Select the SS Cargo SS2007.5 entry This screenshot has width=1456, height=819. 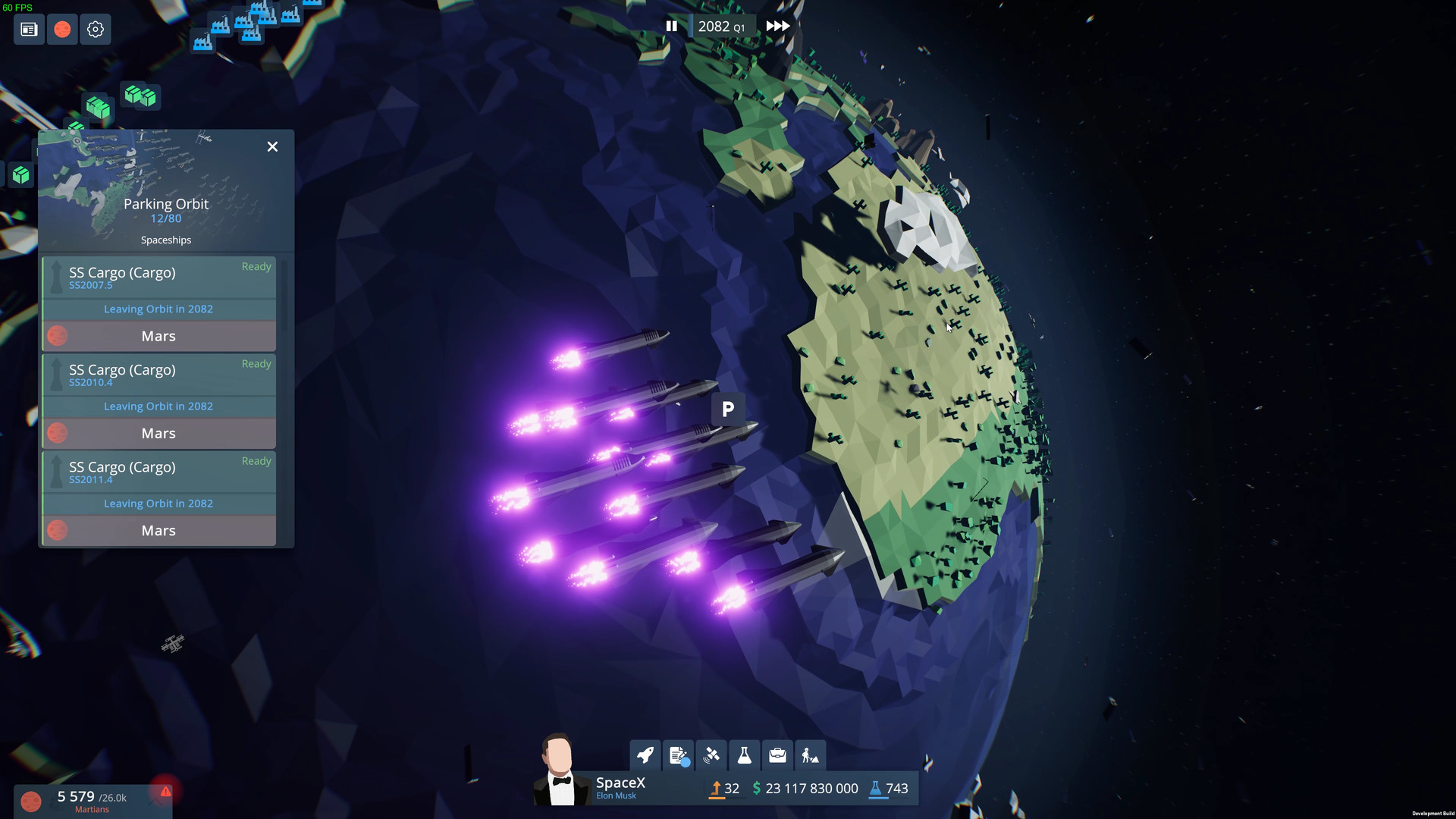coord(158,277)
